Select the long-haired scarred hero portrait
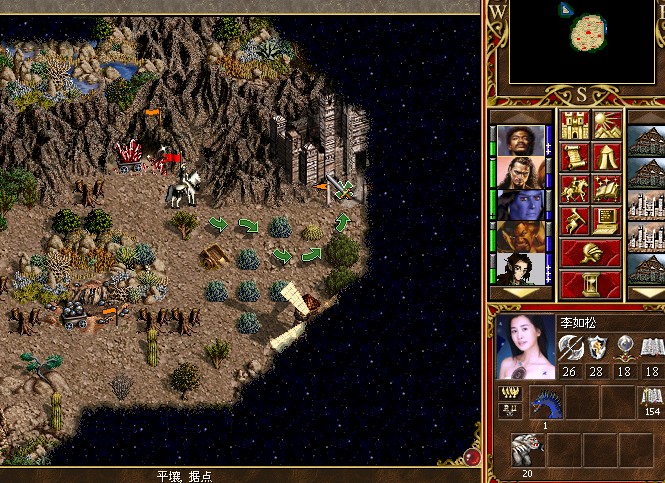 520,173
